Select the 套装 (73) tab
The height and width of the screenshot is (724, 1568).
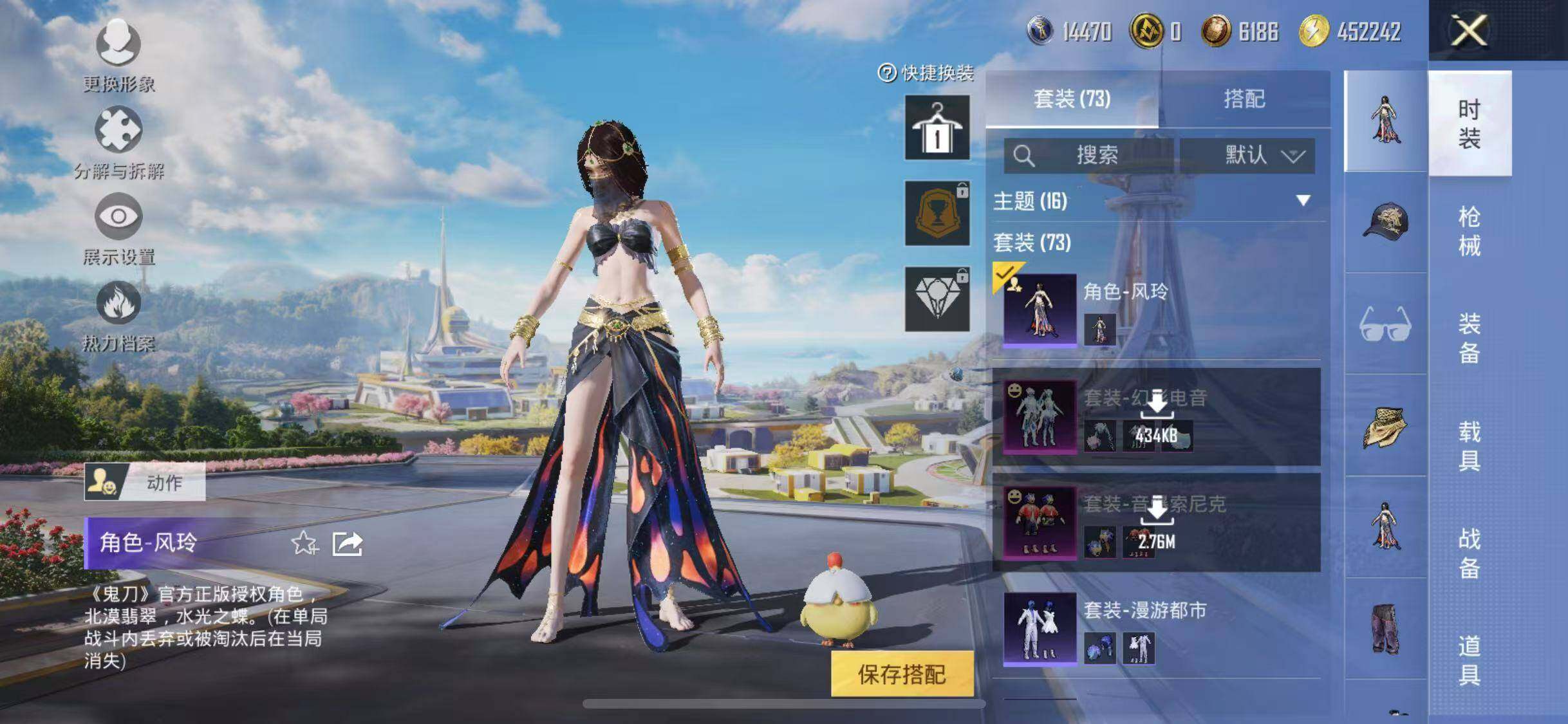click(1072, 99)
